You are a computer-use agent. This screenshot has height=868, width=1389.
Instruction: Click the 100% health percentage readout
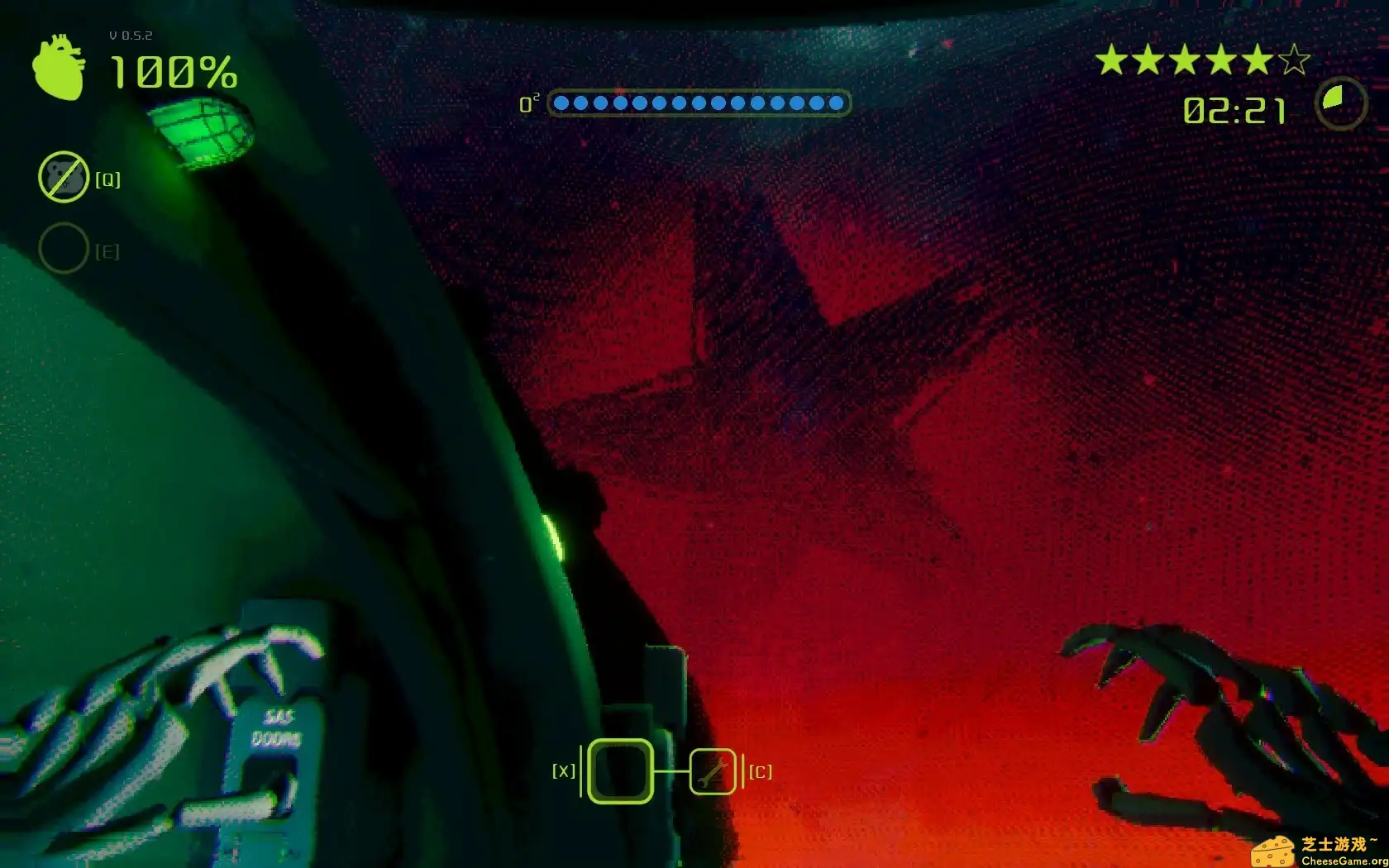[x=174, y=73]
